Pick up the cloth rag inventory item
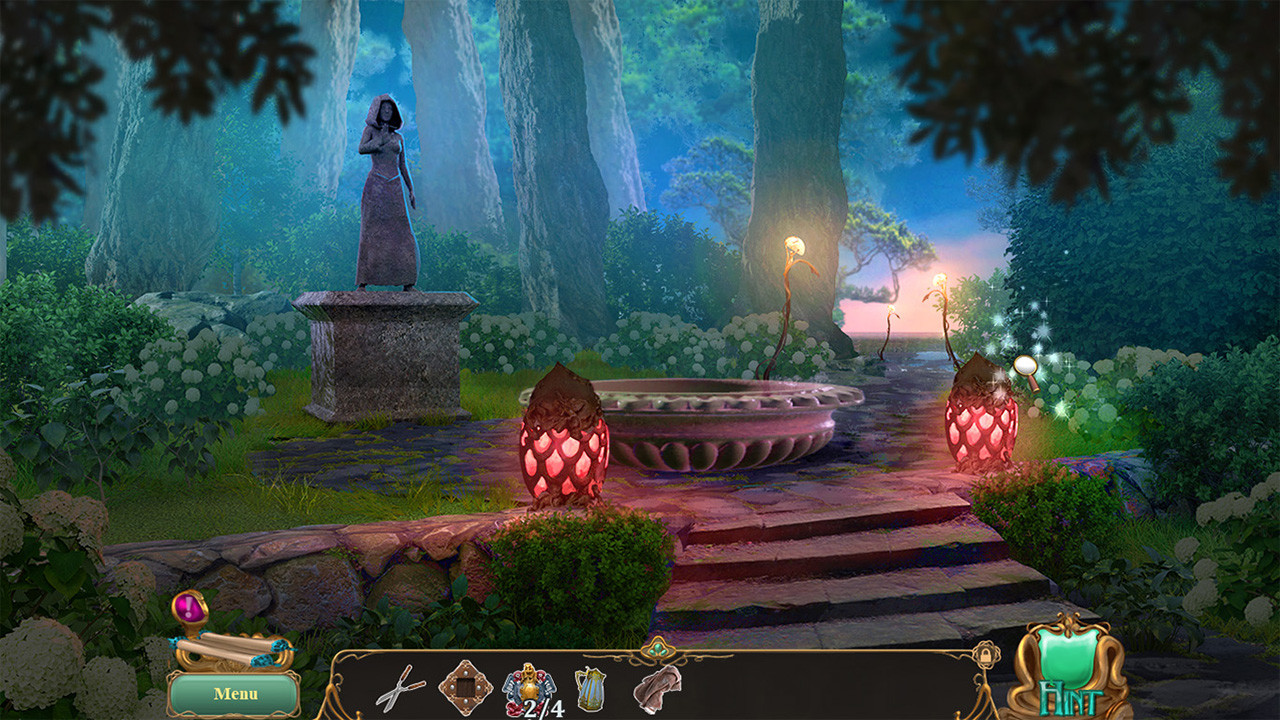1280x720 pixels. (656, 690)
